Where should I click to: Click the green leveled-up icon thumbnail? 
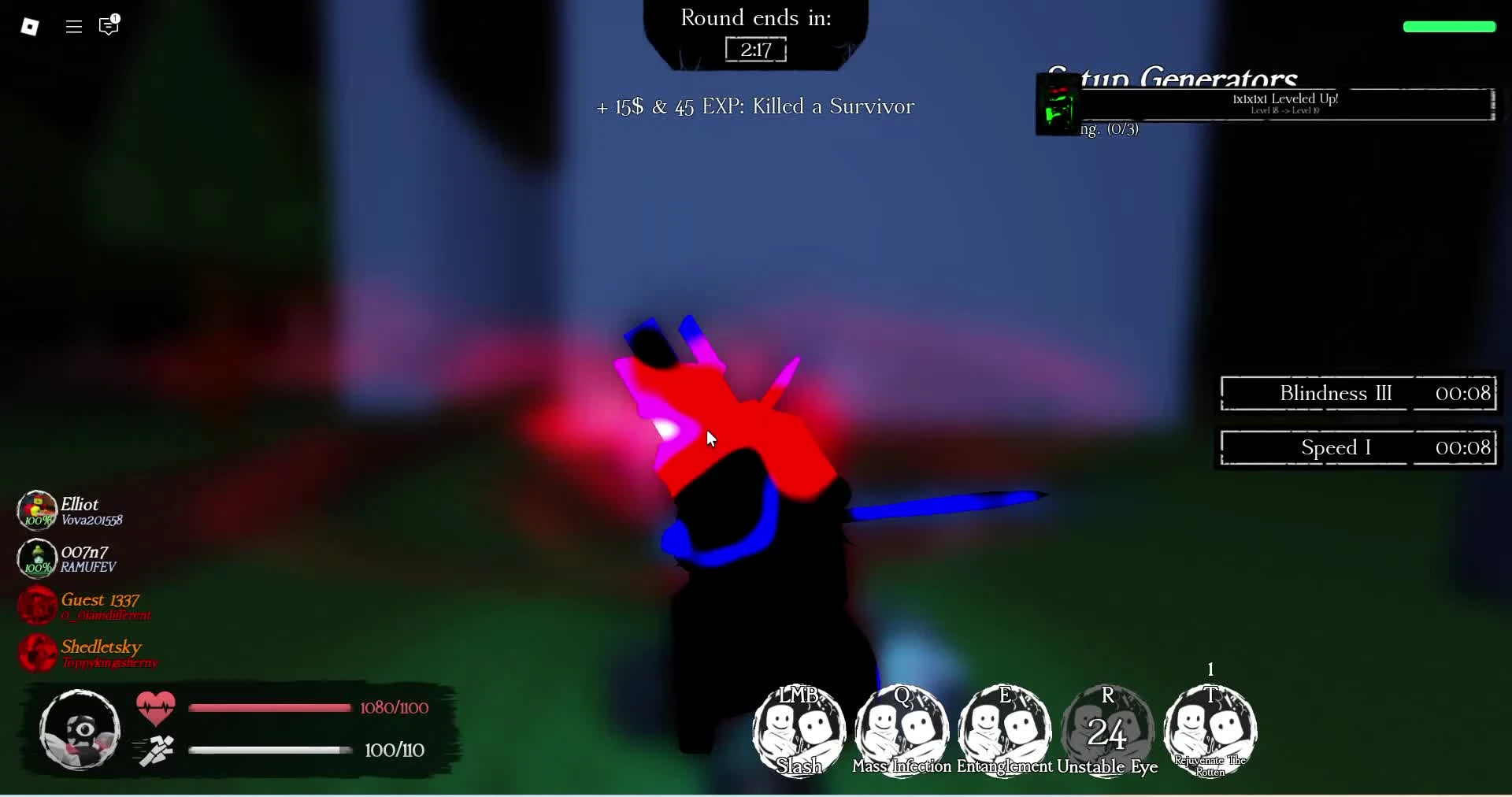coord(1058,104)
